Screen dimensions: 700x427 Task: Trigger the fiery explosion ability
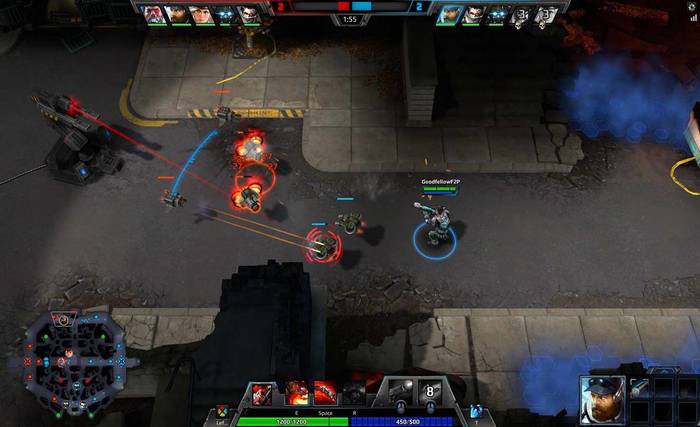pyautogui.click(x=296, y=393)
